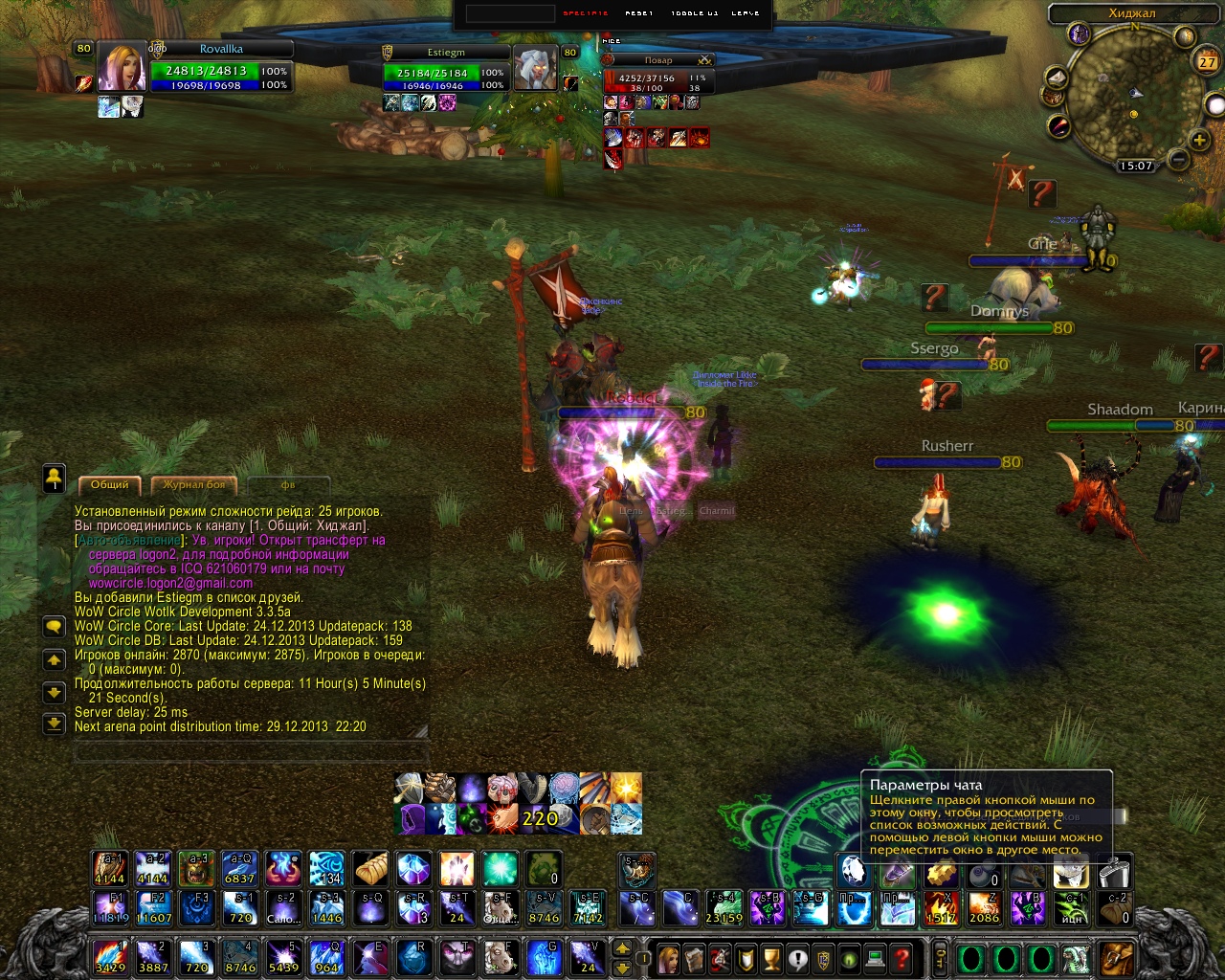This screenshot has height=980, width=1225.
Task: Zoom out on the minimap
Action: (x=1178, y=160)
